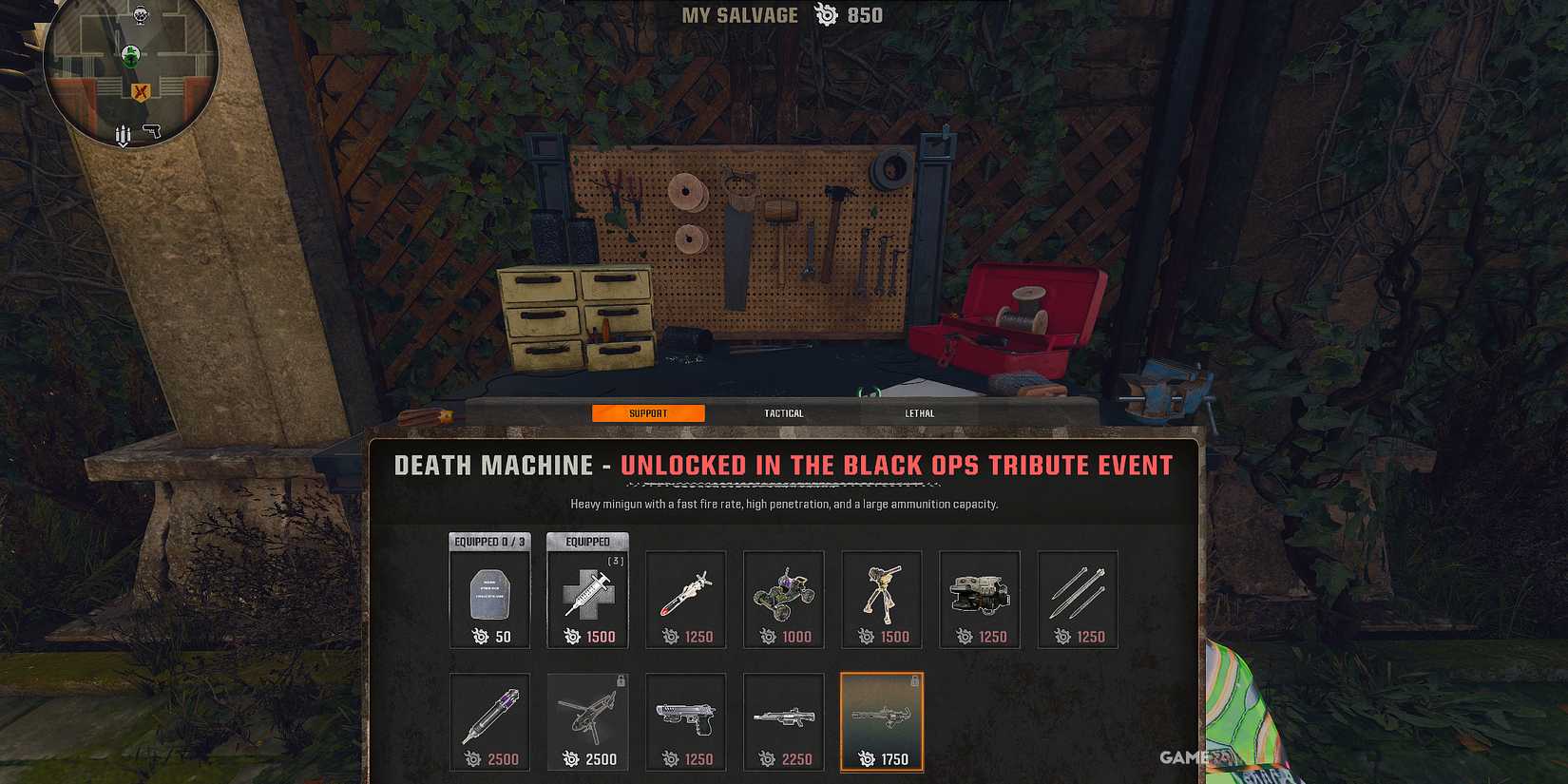Select the purple Mutant Injection for 2500
This screenshot has width=1568, height=784.
click(x=489, y=722)
